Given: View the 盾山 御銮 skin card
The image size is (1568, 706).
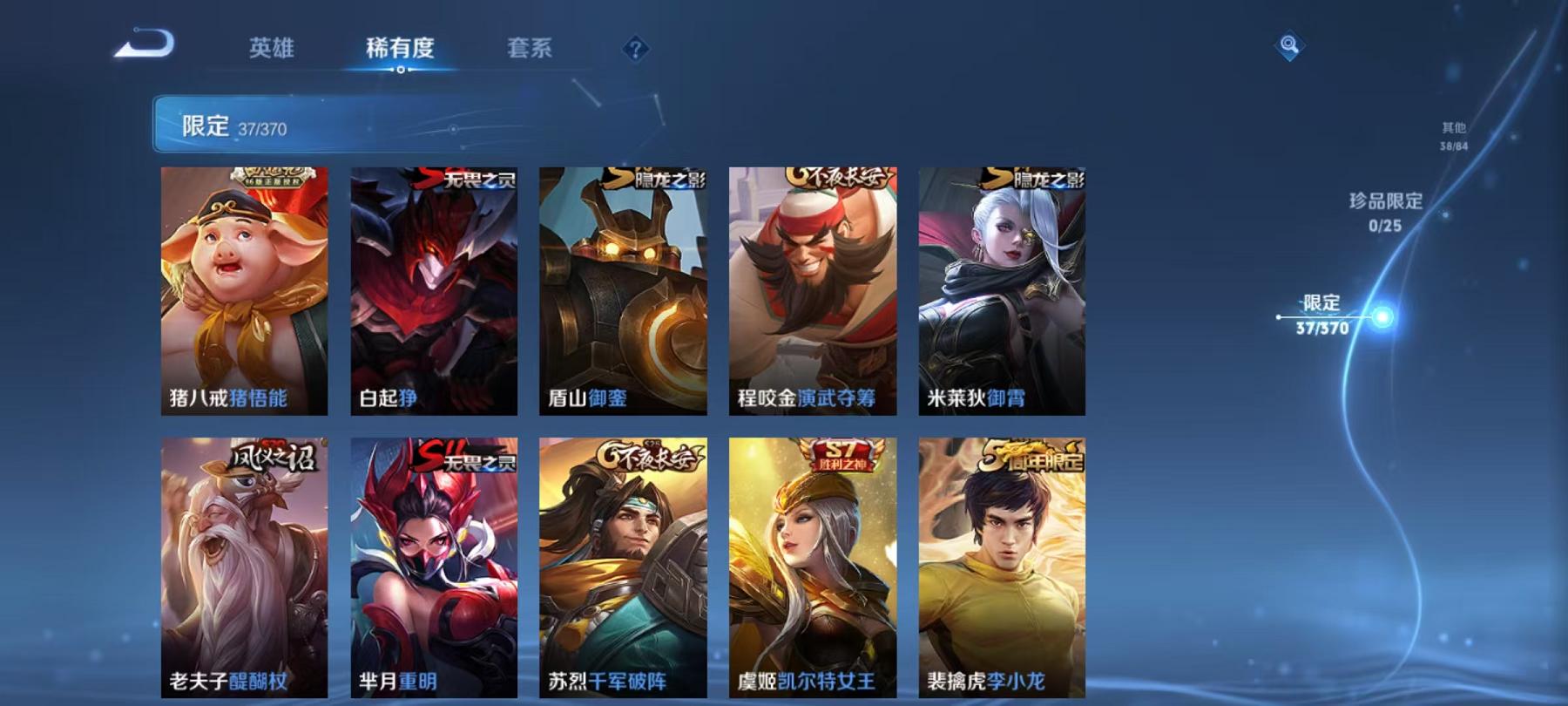Looking at the screenshot, I should tap(622, 288).
